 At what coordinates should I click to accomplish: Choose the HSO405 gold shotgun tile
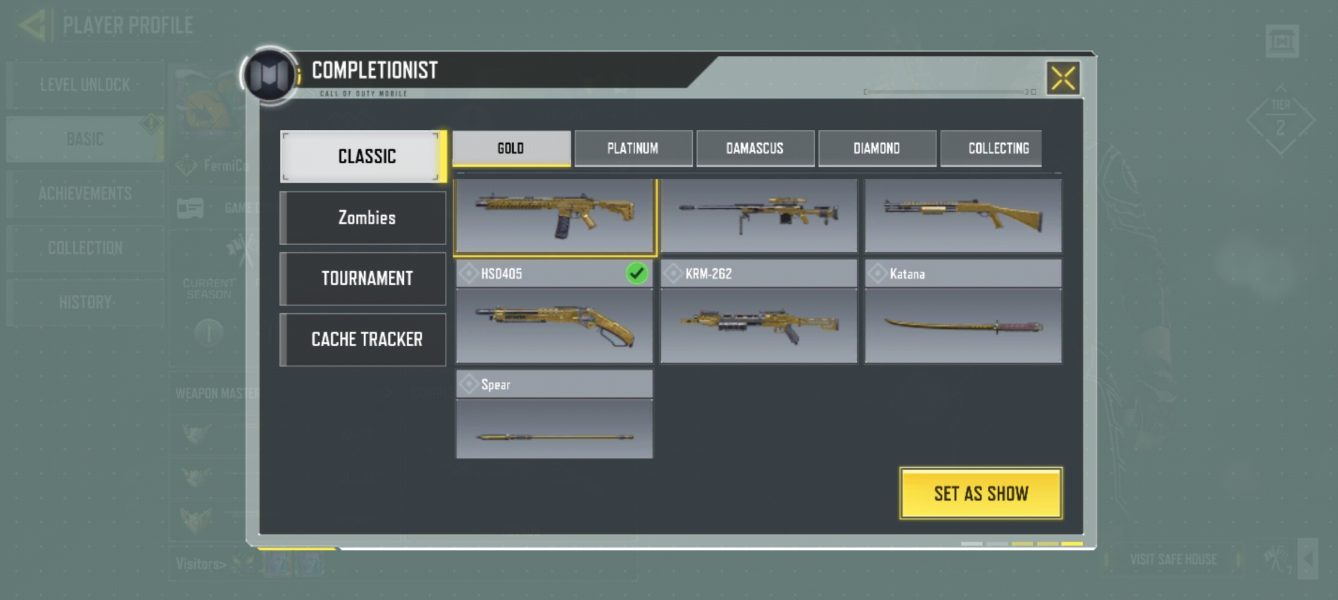554,315
